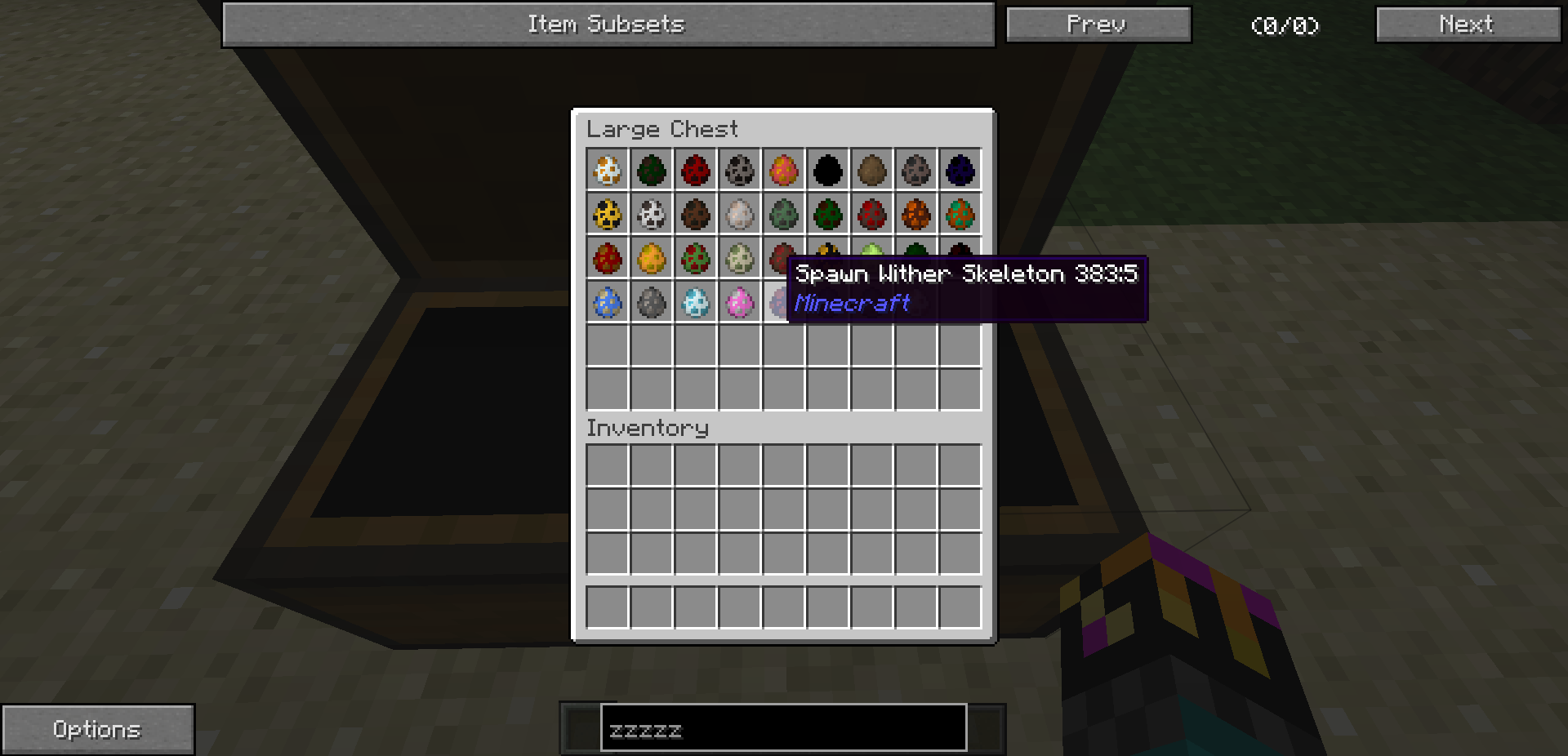Select the pink pig spawn egg
The image size is (1568, 756).
tap(739, 303)
